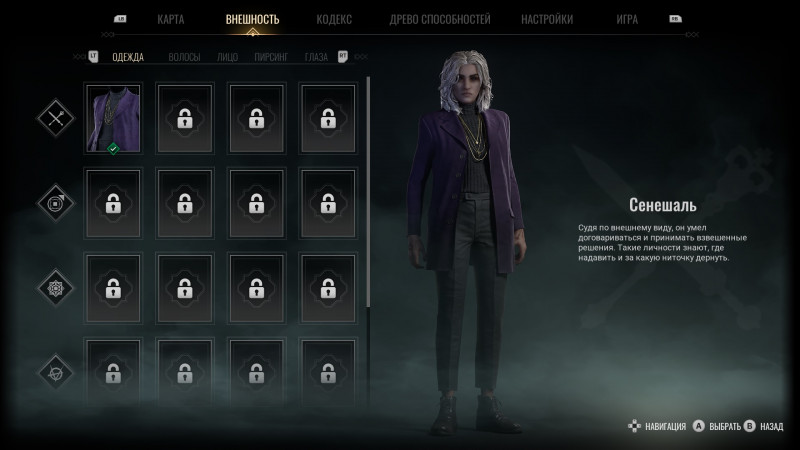This screenshot has width=800, height=450.
Task: Click the circled-triangle diamond emblem icon
Action: pyautogui.click(x=53, y=372)
